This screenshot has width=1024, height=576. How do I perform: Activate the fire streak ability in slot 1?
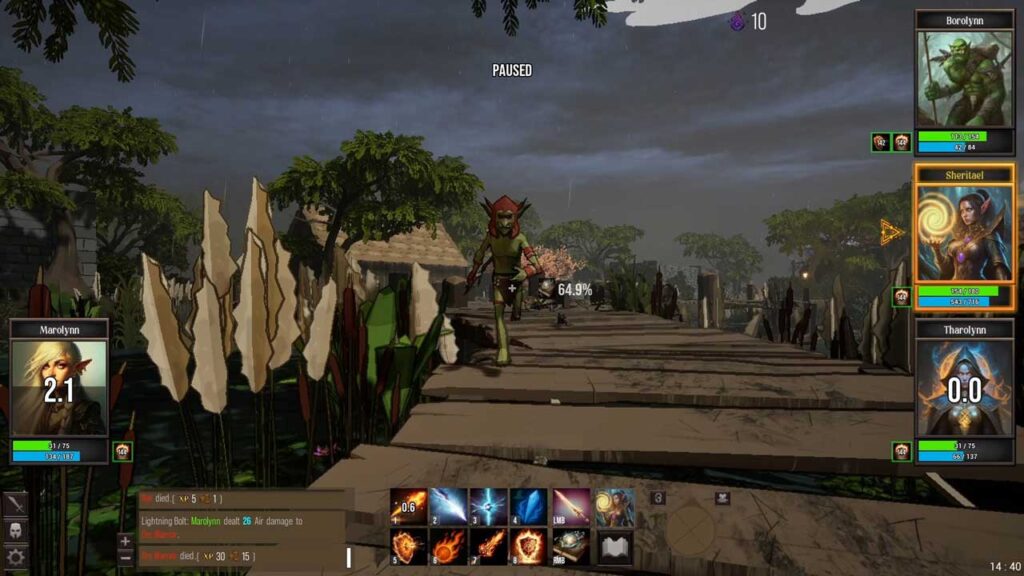tap(407, 506)
